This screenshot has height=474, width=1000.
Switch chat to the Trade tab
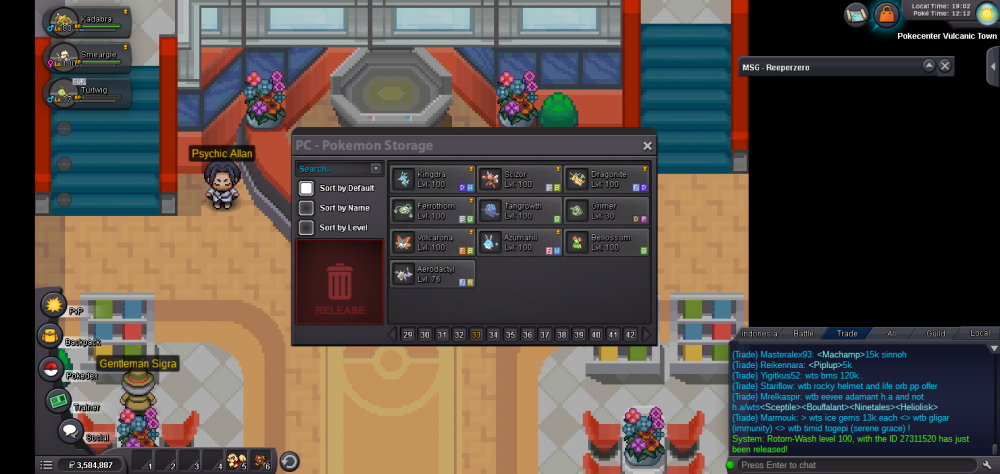pos(847,333)
